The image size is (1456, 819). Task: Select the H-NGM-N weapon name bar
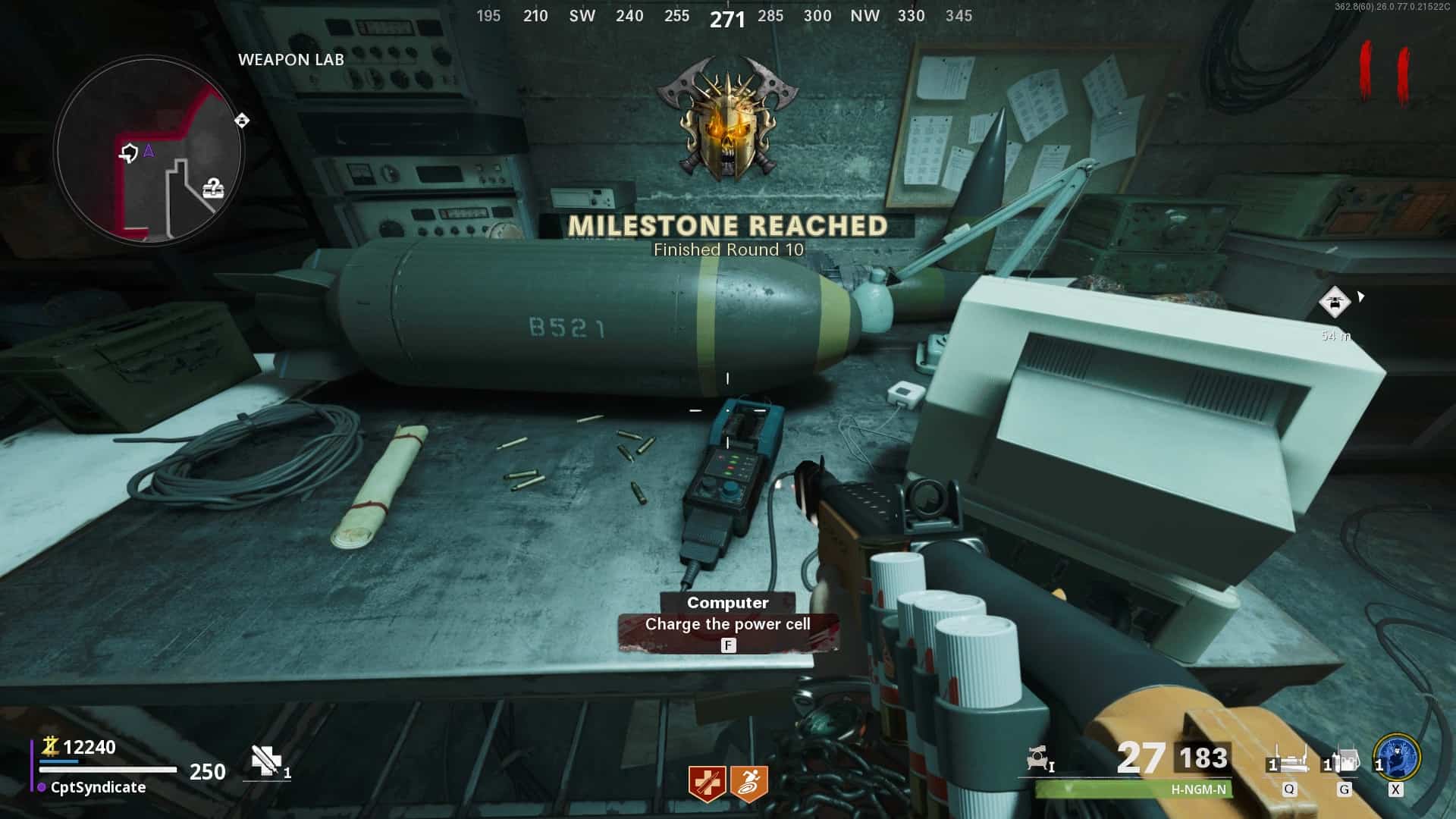(x=1134, y=789)
